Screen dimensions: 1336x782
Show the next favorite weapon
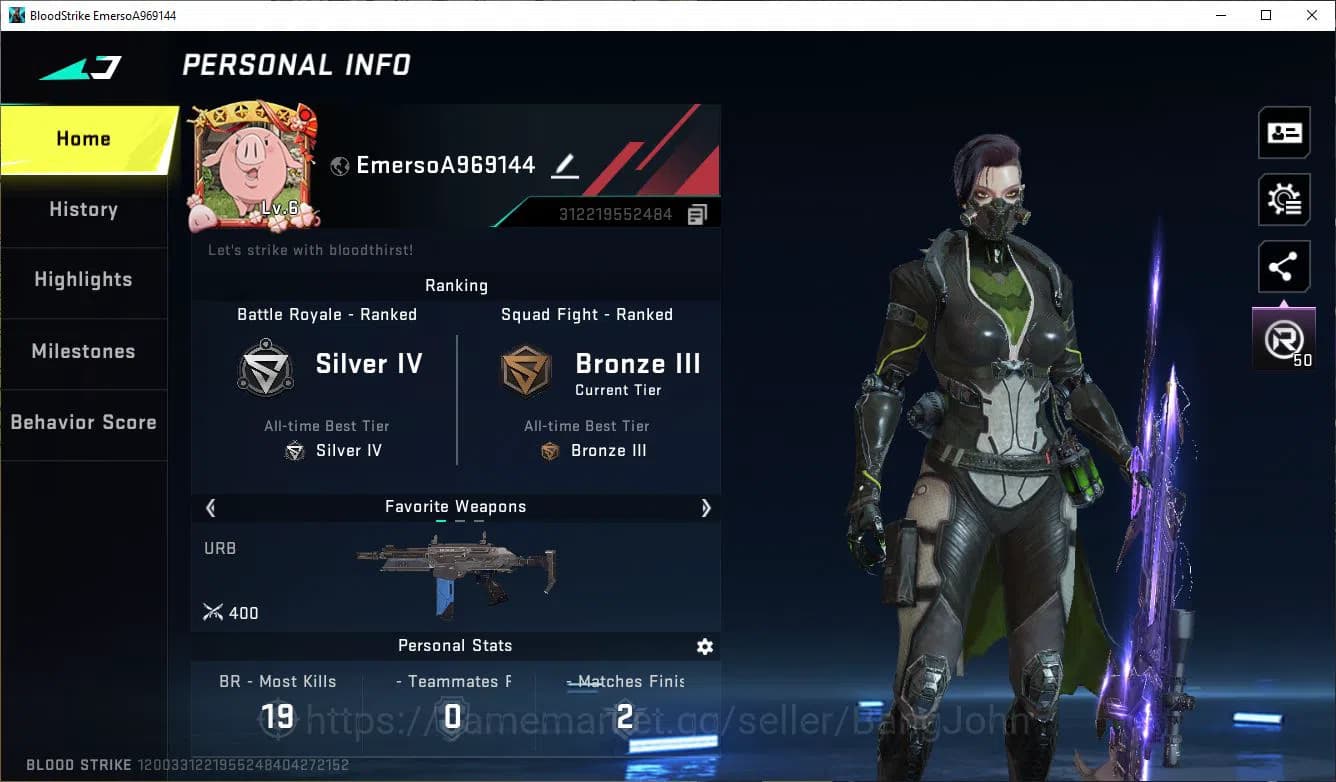click(x=706, y=508)
